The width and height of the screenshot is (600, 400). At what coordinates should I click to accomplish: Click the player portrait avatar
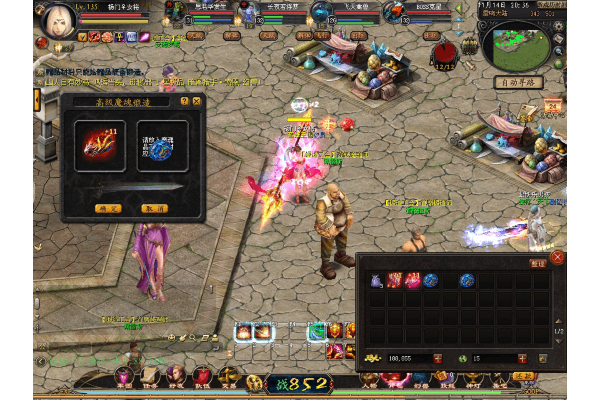(57, 22)
